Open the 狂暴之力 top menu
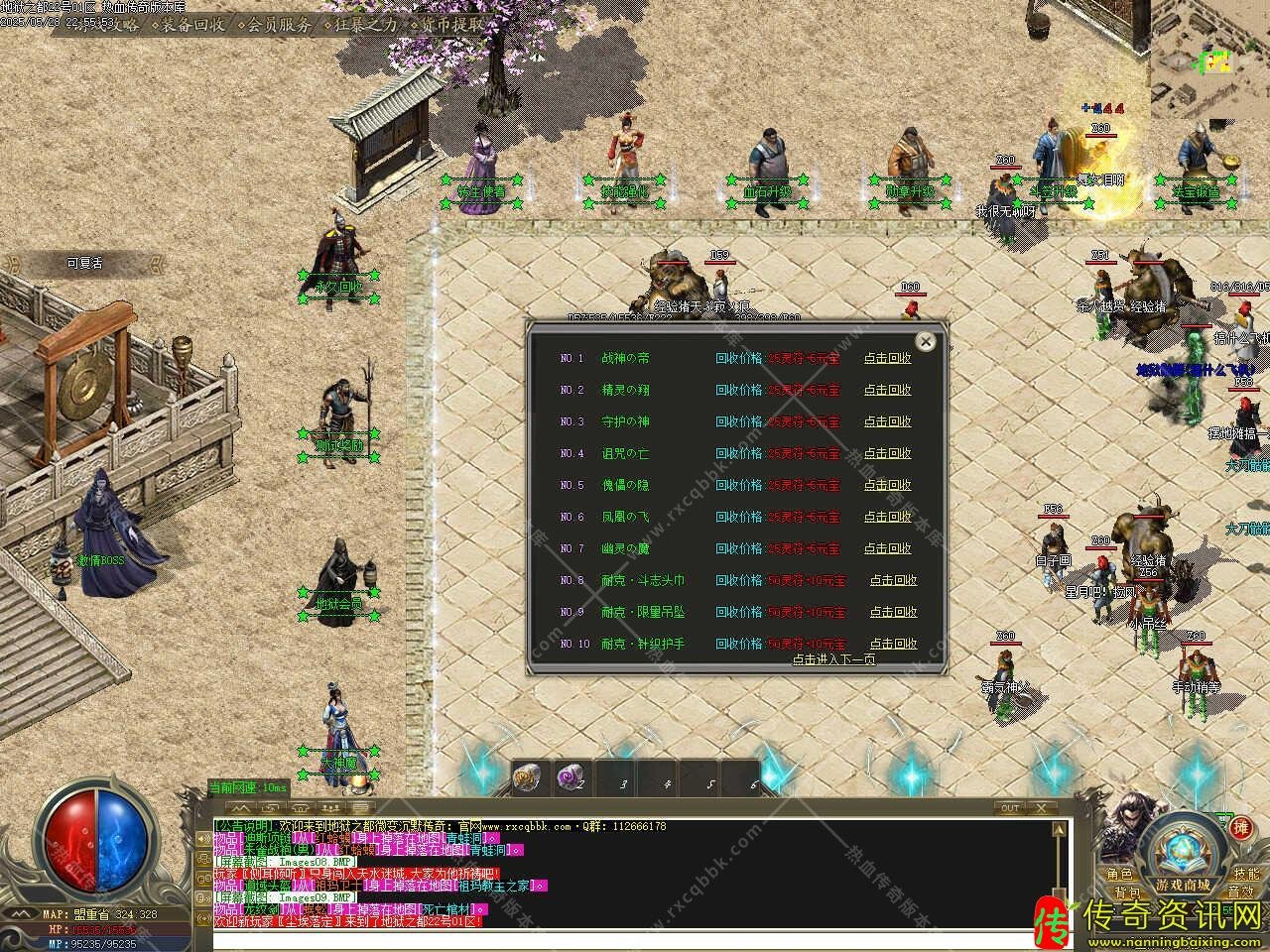Screen dimensions: 1270x952 tap(366, 25)
